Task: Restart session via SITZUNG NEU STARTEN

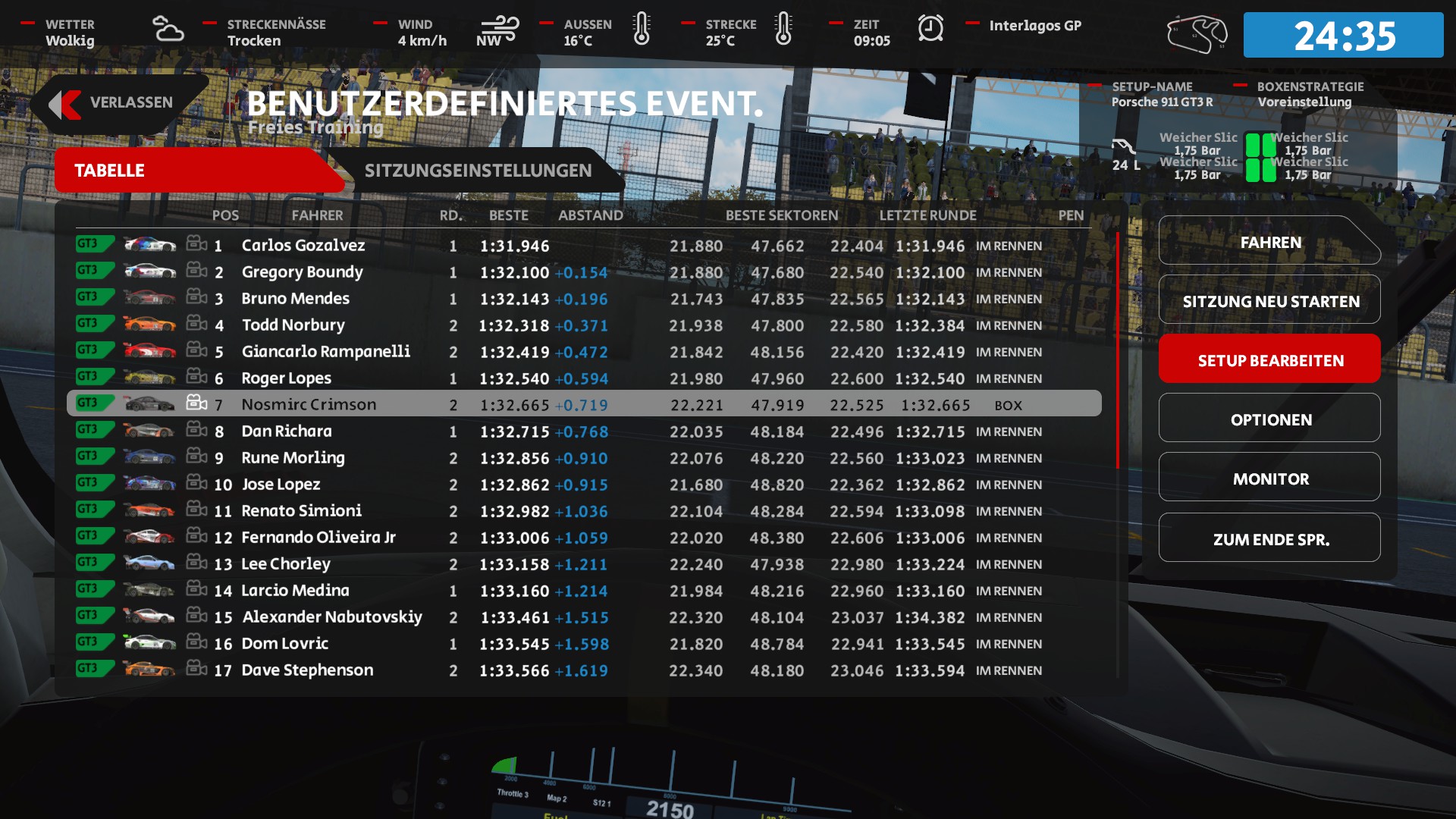Action: pos(1269,302)
